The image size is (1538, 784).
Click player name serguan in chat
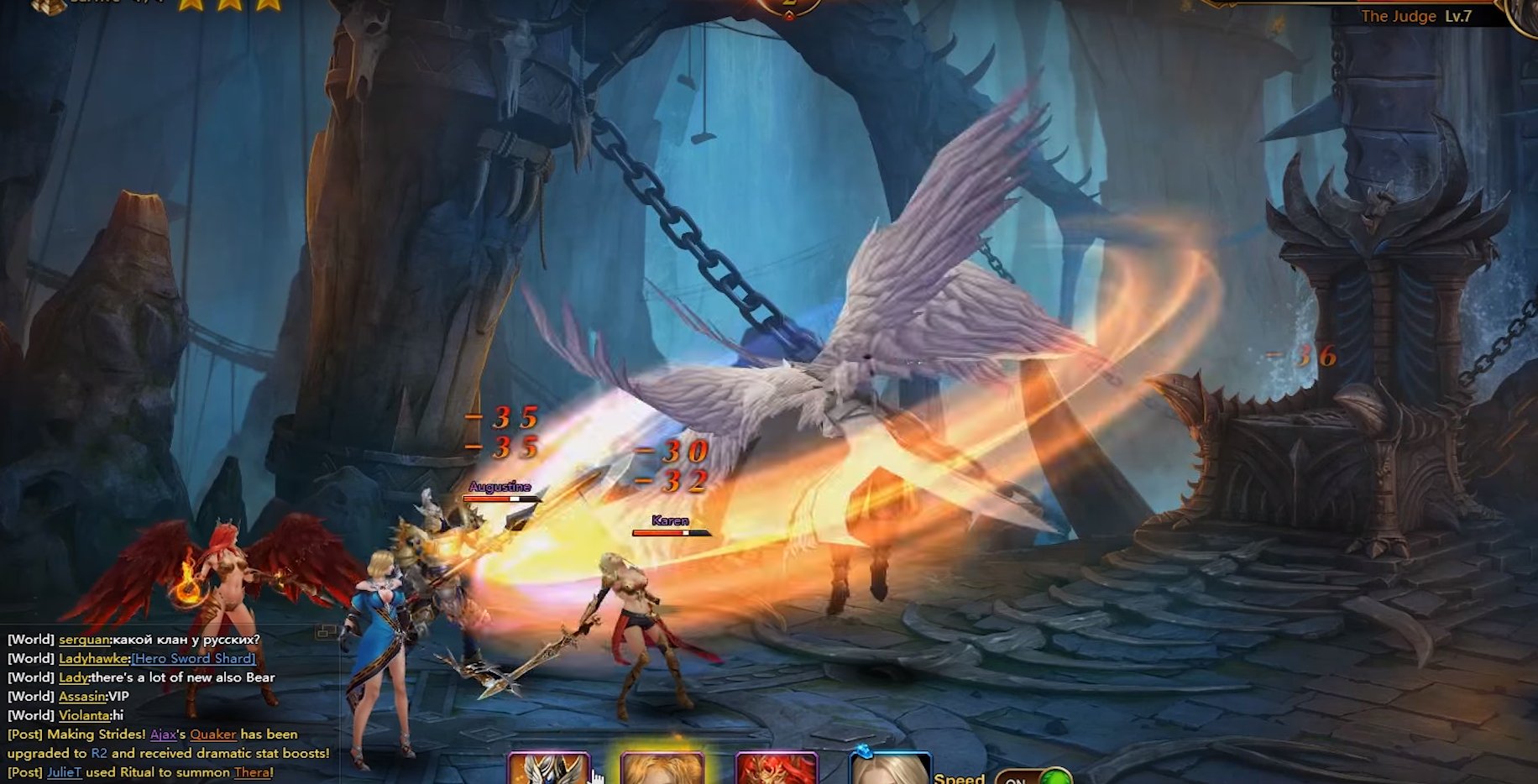coord(84,640)
